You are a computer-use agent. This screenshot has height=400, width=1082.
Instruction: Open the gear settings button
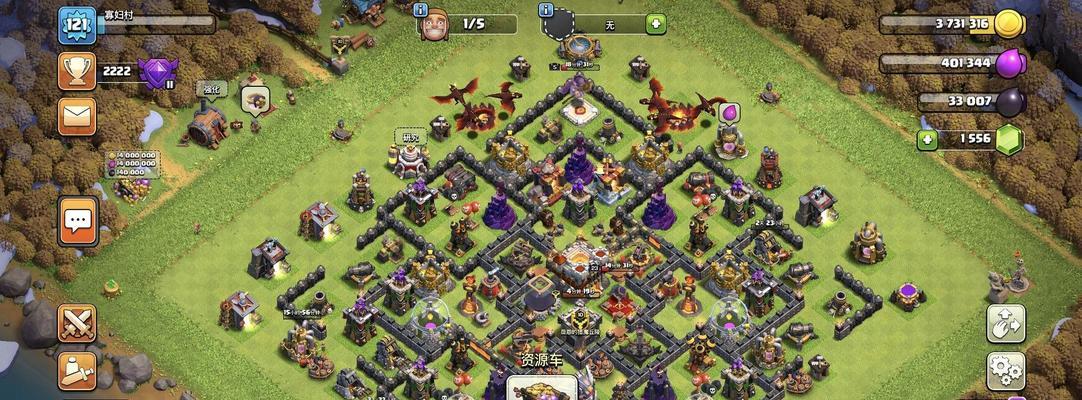[1005, 371]
